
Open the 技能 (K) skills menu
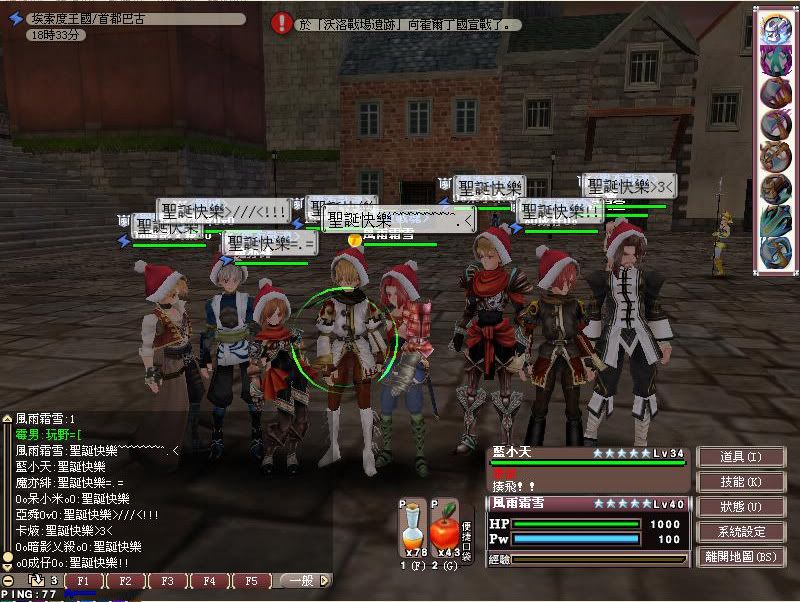(740, 482)
